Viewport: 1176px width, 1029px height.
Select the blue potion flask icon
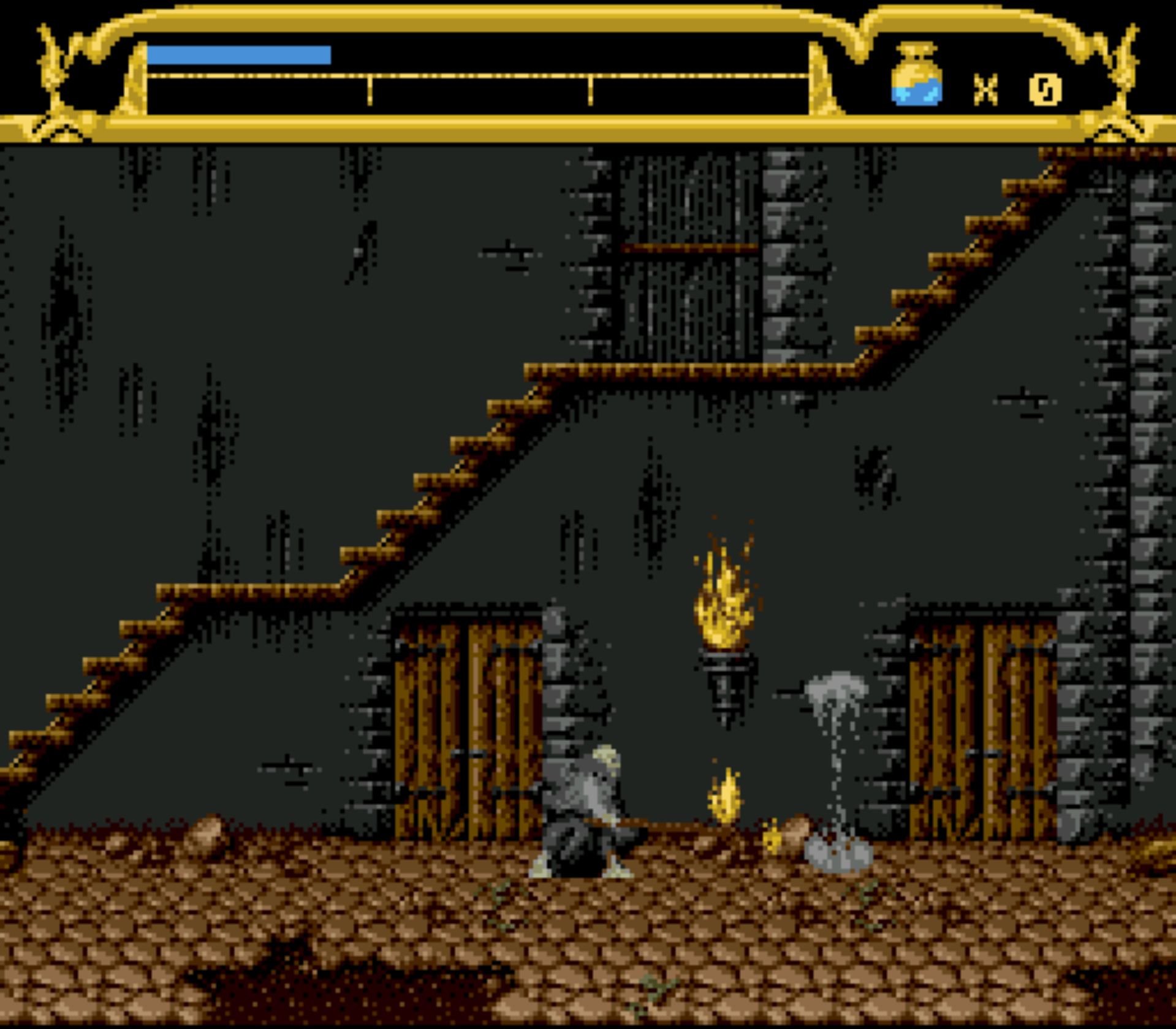tap(916, 76)
